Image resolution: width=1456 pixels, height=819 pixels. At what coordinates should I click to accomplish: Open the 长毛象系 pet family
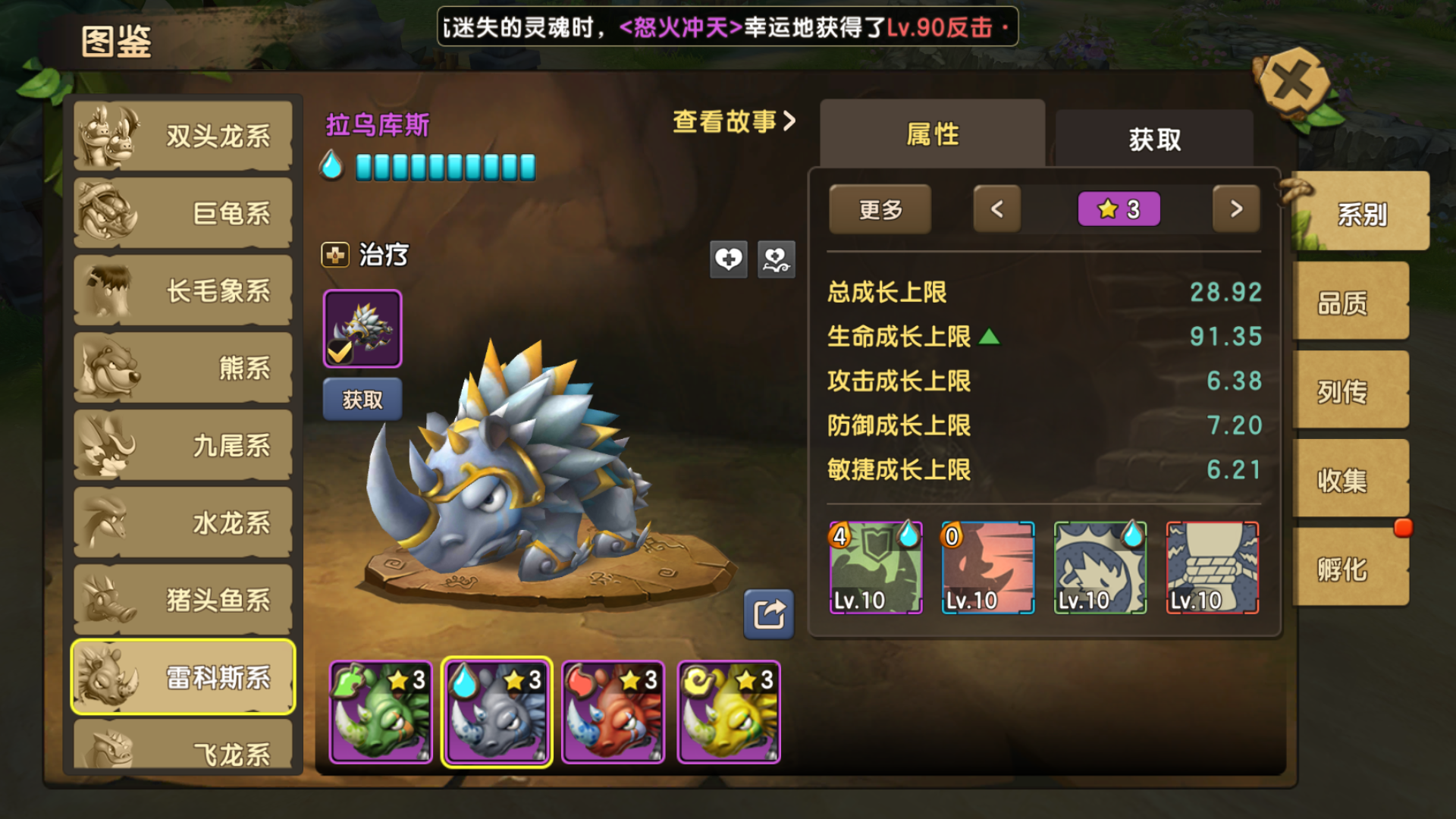click(183, 291)
